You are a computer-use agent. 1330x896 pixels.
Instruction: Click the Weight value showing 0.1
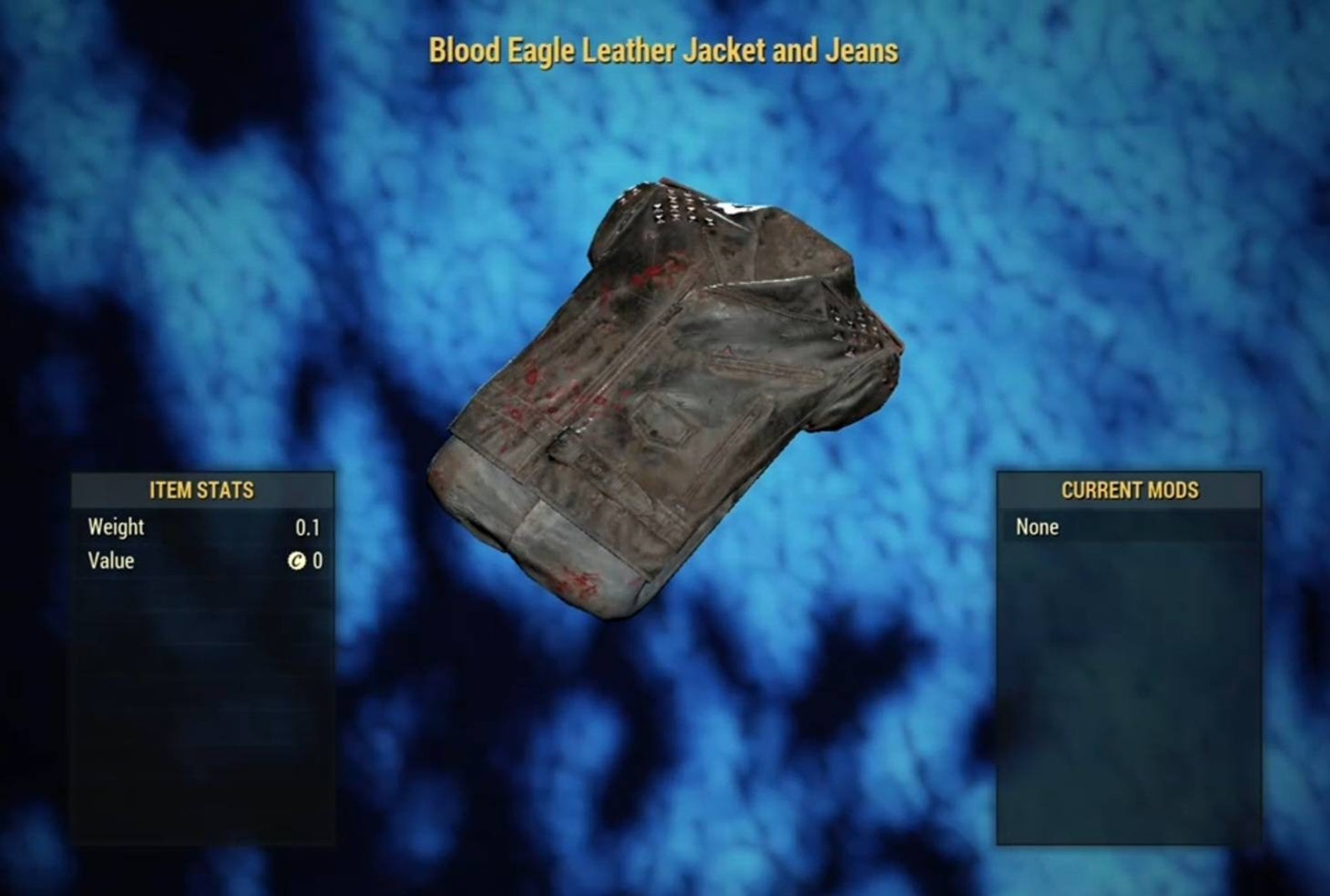coord(310,528)
